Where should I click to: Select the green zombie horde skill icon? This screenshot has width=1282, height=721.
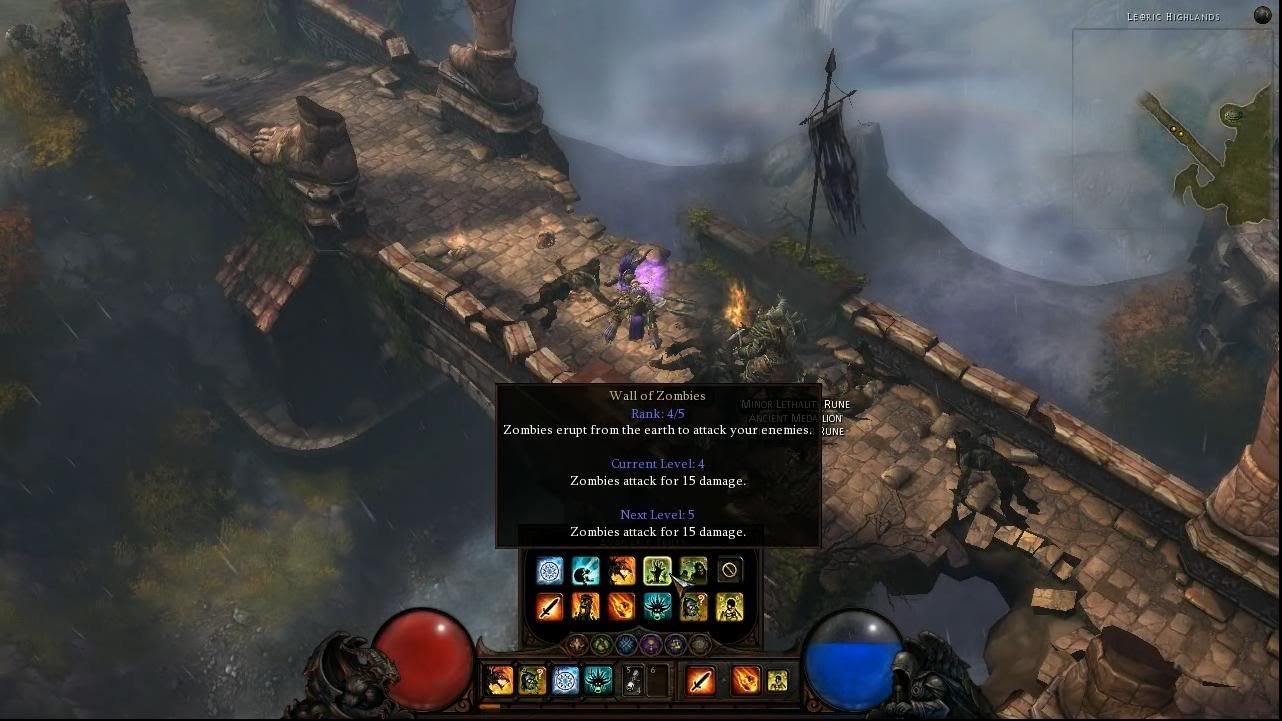point(692,570)
